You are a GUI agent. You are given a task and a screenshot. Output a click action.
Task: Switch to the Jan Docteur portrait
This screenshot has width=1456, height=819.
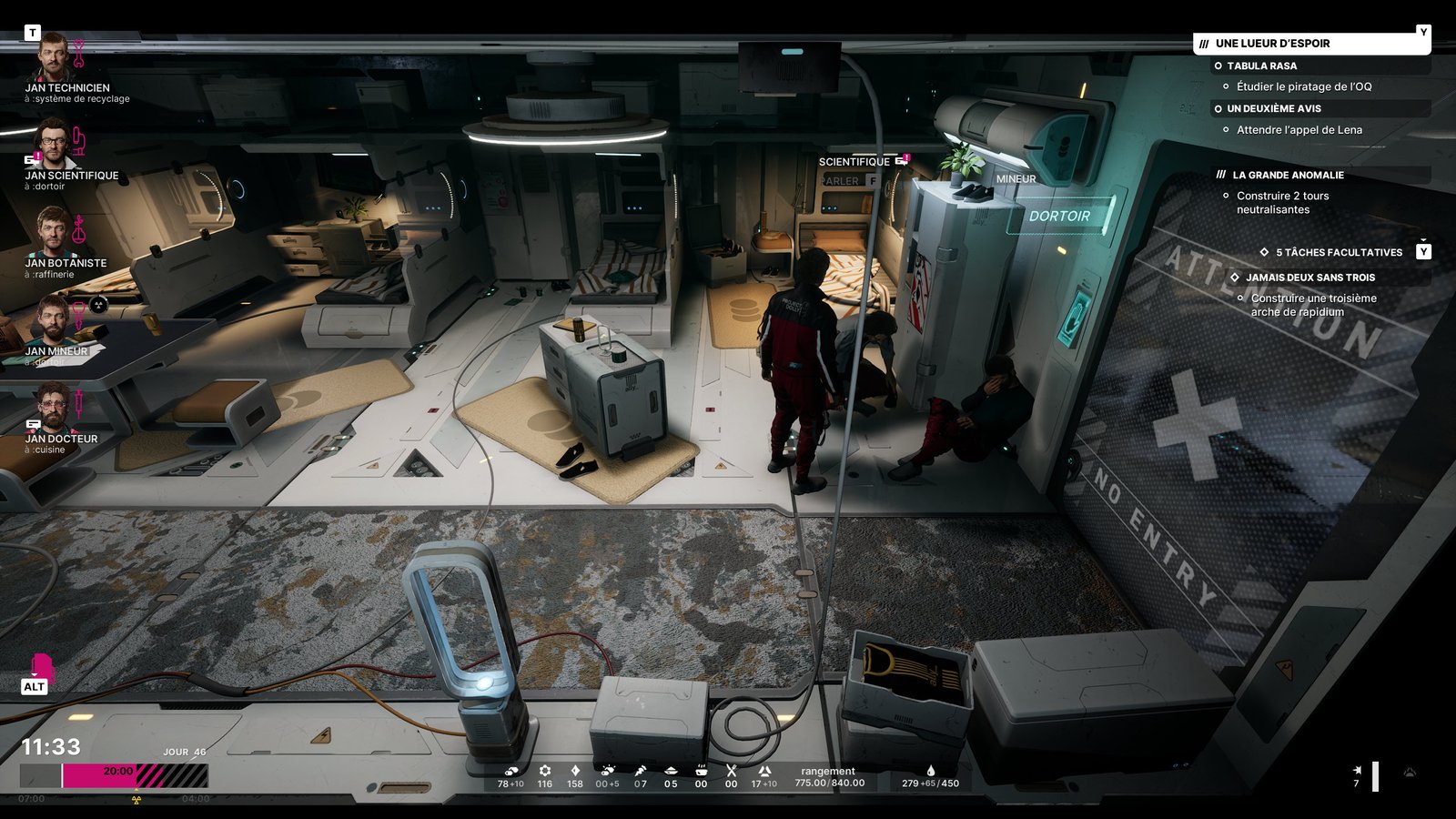tap(54, 407)
